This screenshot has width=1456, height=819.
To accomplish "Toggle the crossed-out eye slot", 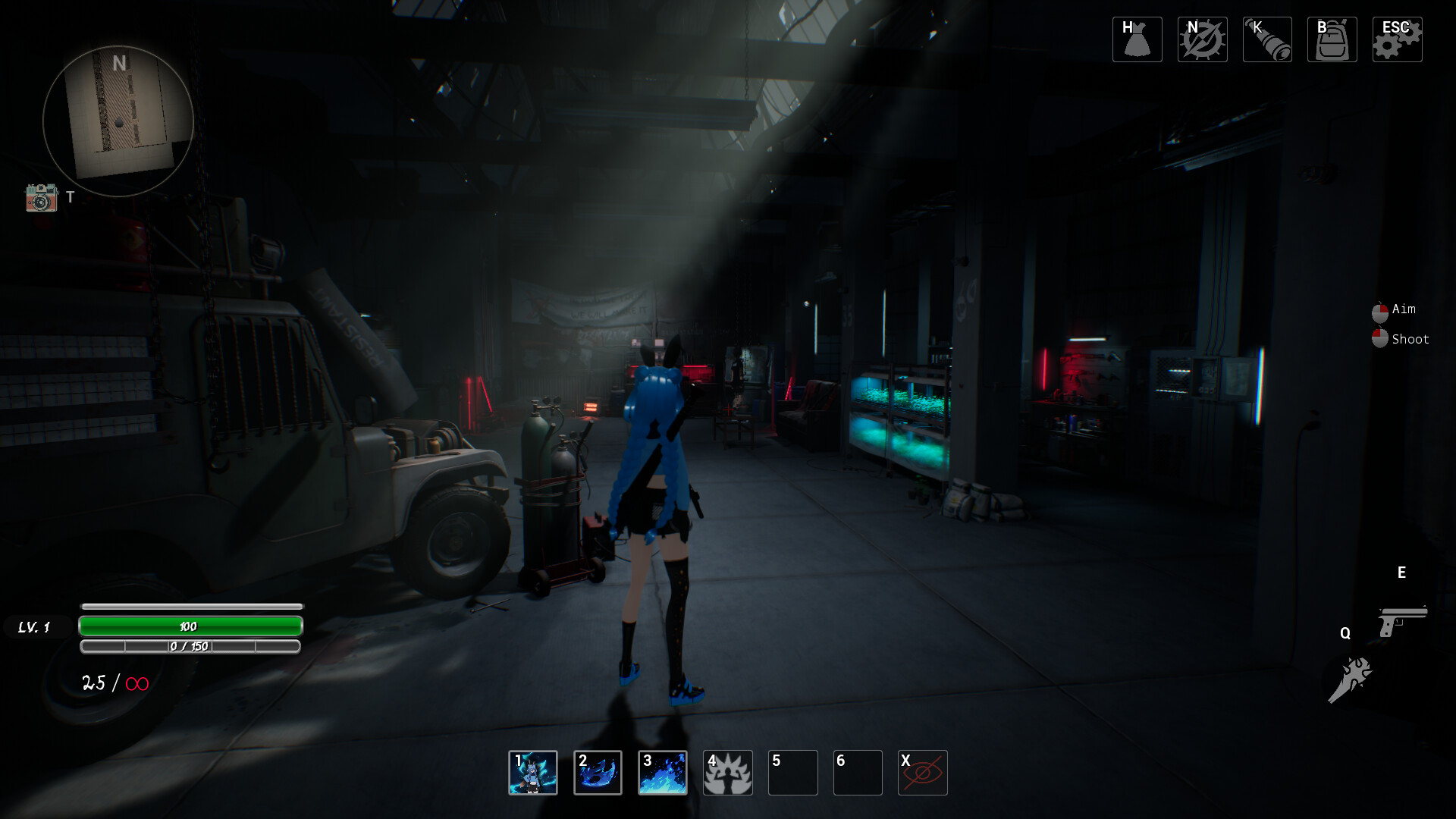I will point(922,773).
